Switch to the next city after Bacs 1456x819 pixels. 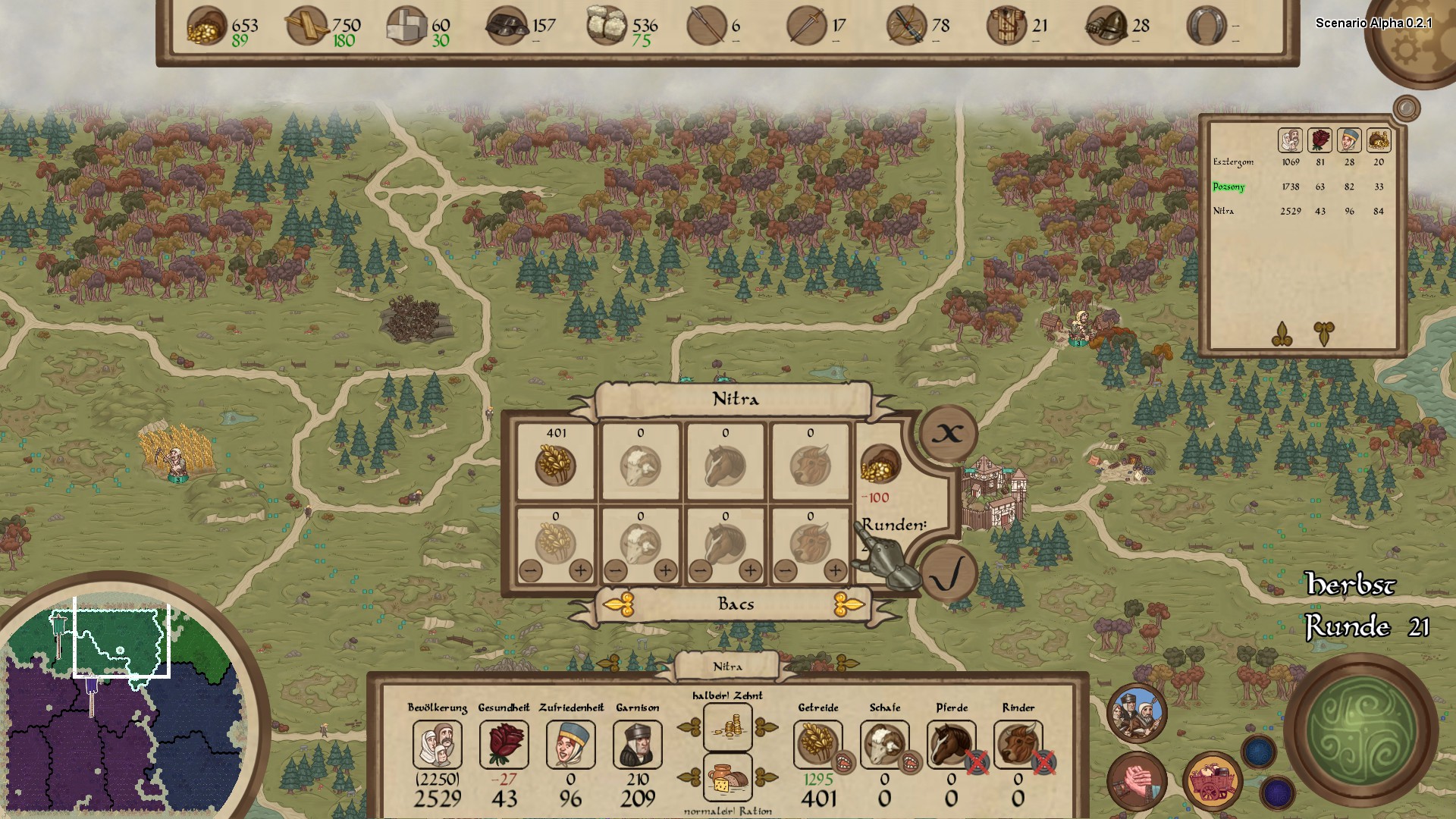point(848,604)
